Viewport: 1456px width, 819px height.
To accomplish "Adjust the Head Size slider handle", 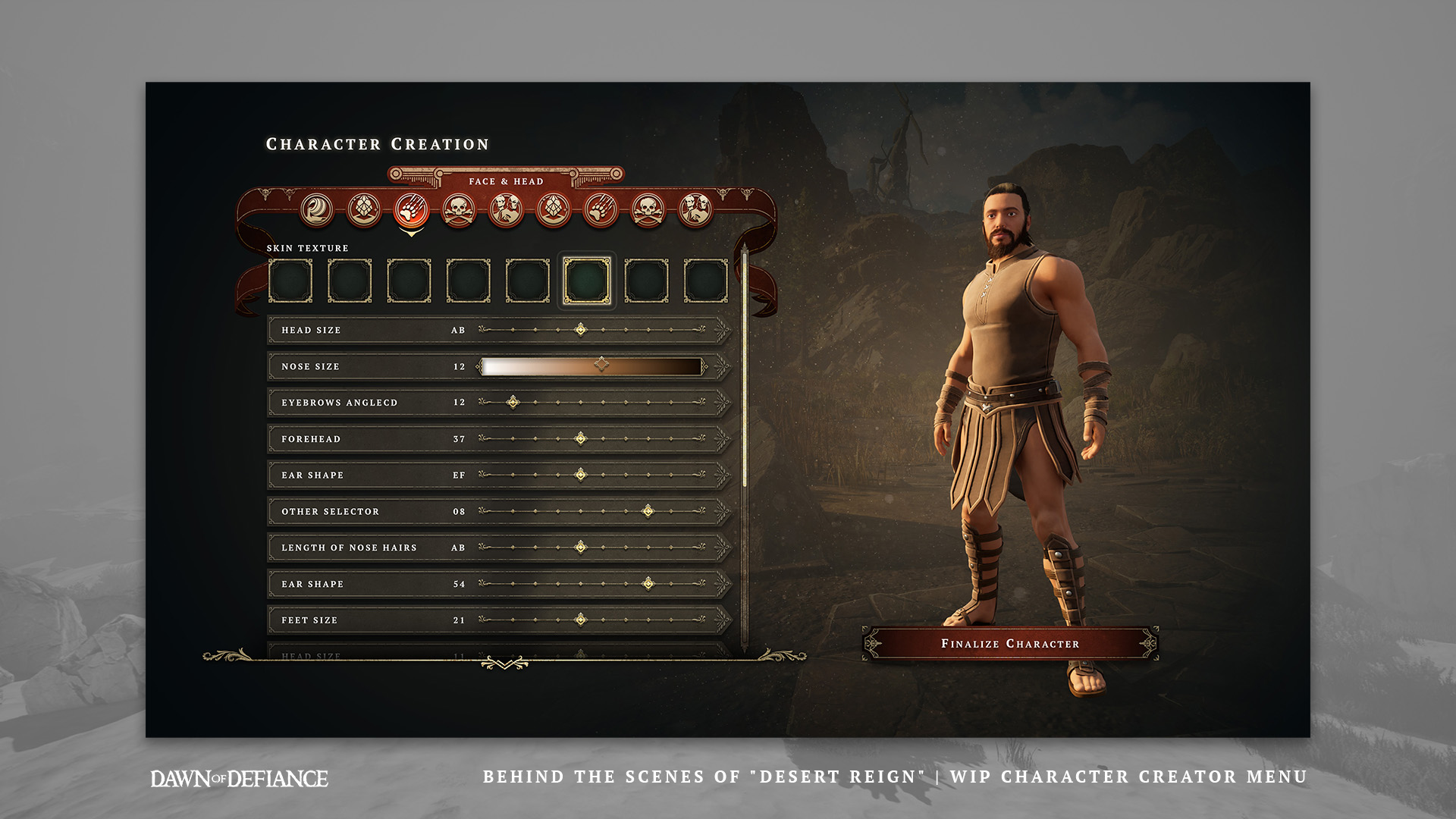I will click(x=581, y=330).
